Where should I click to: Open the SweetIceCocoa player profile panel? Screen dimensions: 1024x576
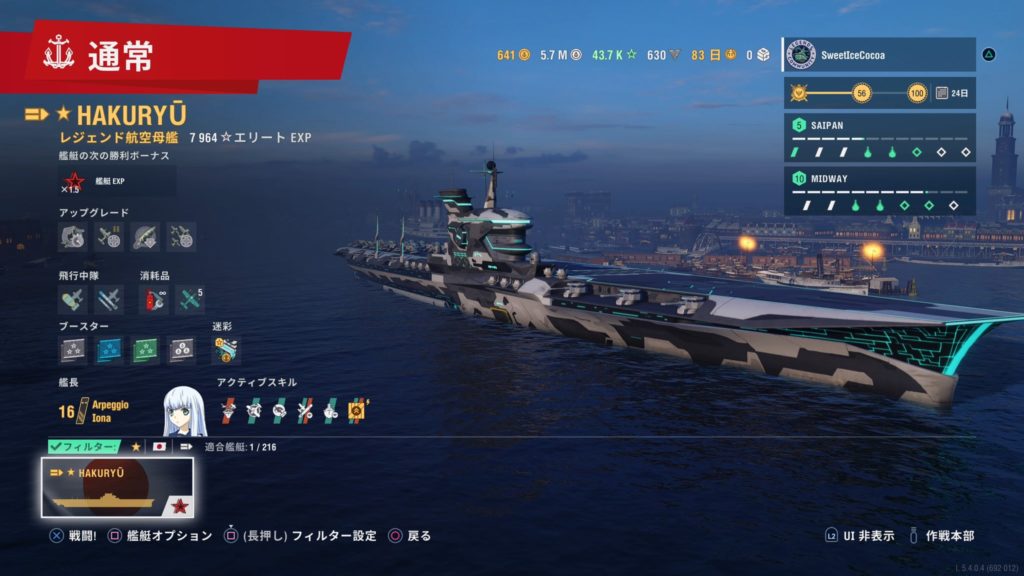pyautogui.click(x=878, y=54)
